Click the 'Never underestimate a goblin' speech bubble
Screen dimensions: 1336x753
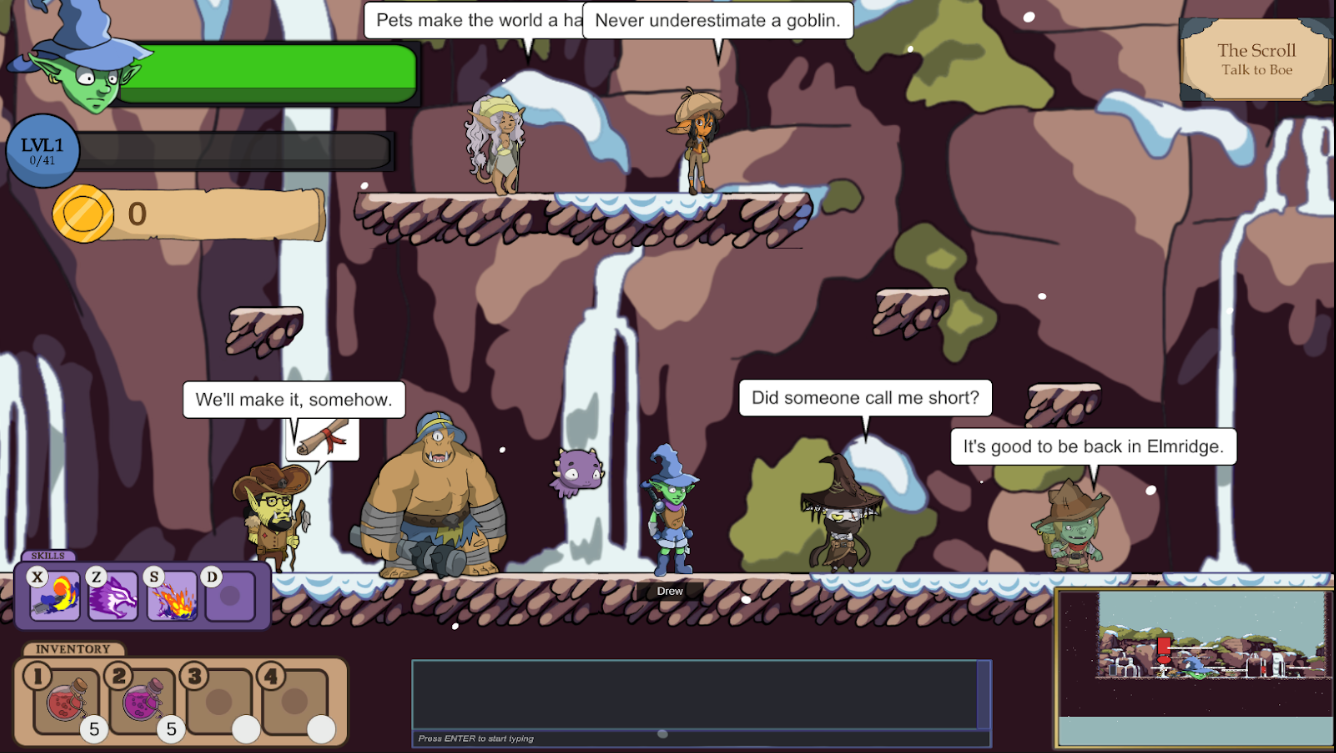point(718,21)
